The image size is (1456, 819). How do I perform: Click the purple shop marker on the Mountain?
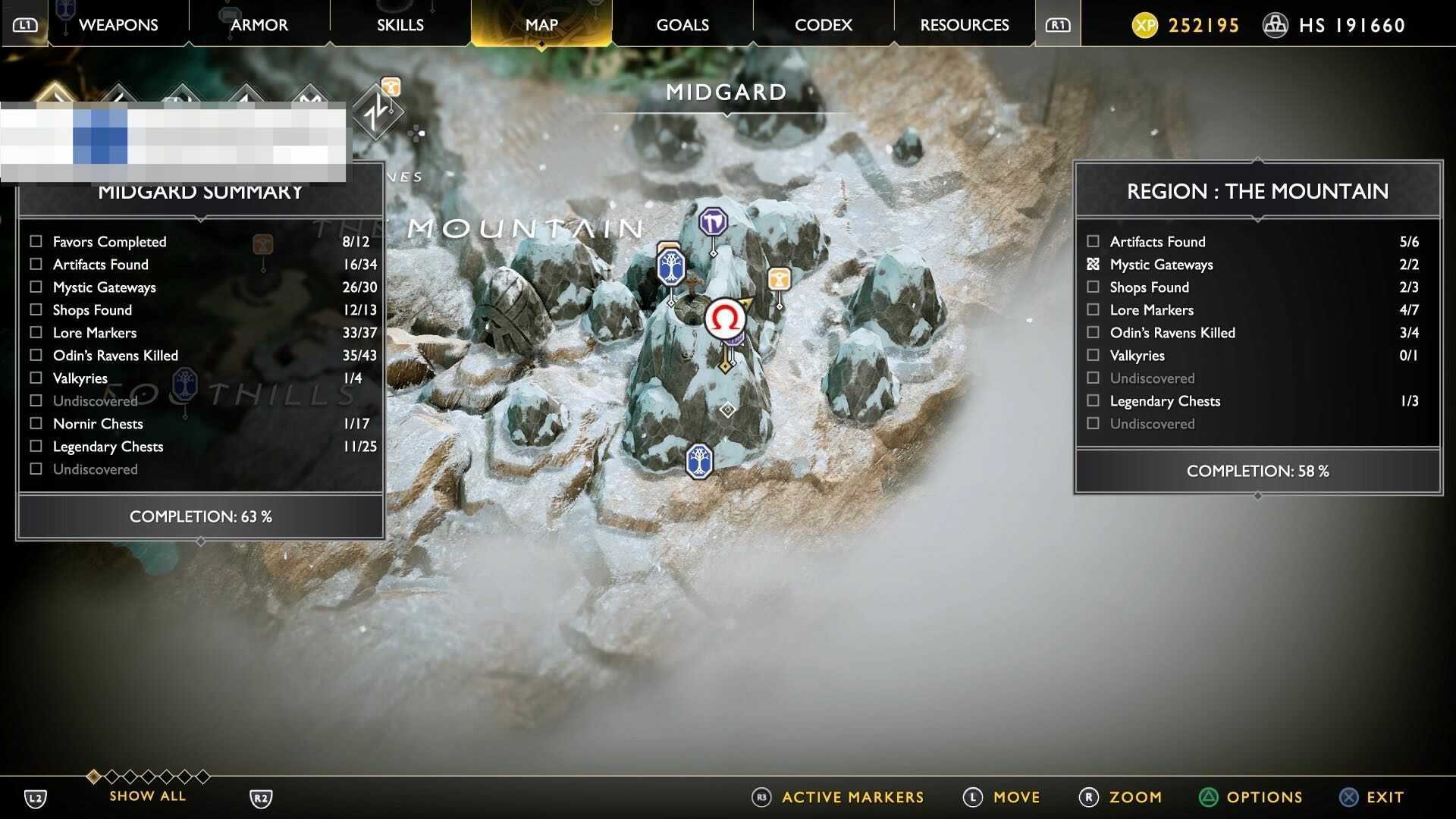point(714,221)
